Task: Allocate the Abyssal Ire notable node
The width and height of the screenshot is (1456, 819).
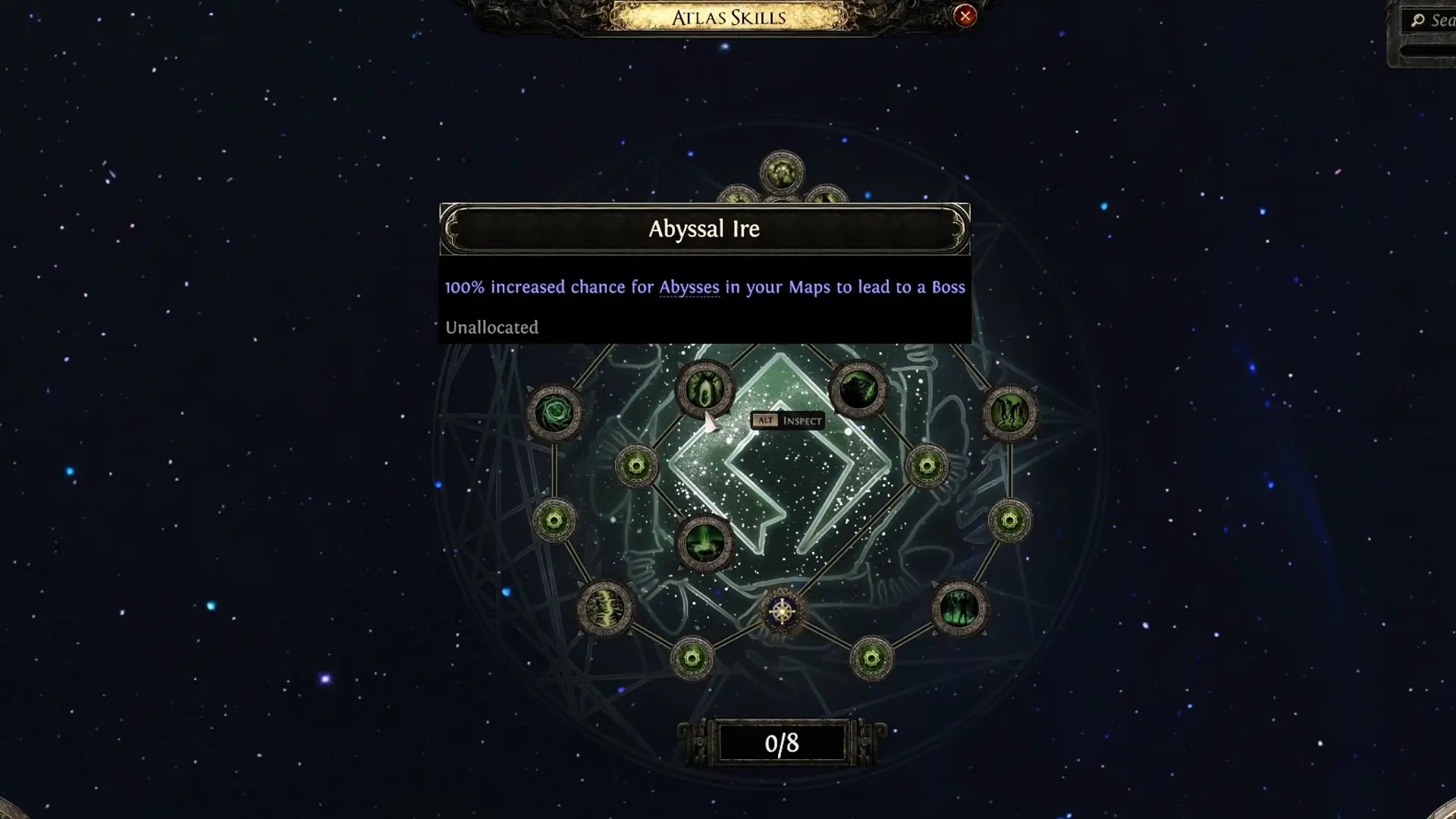Action: 705,390
